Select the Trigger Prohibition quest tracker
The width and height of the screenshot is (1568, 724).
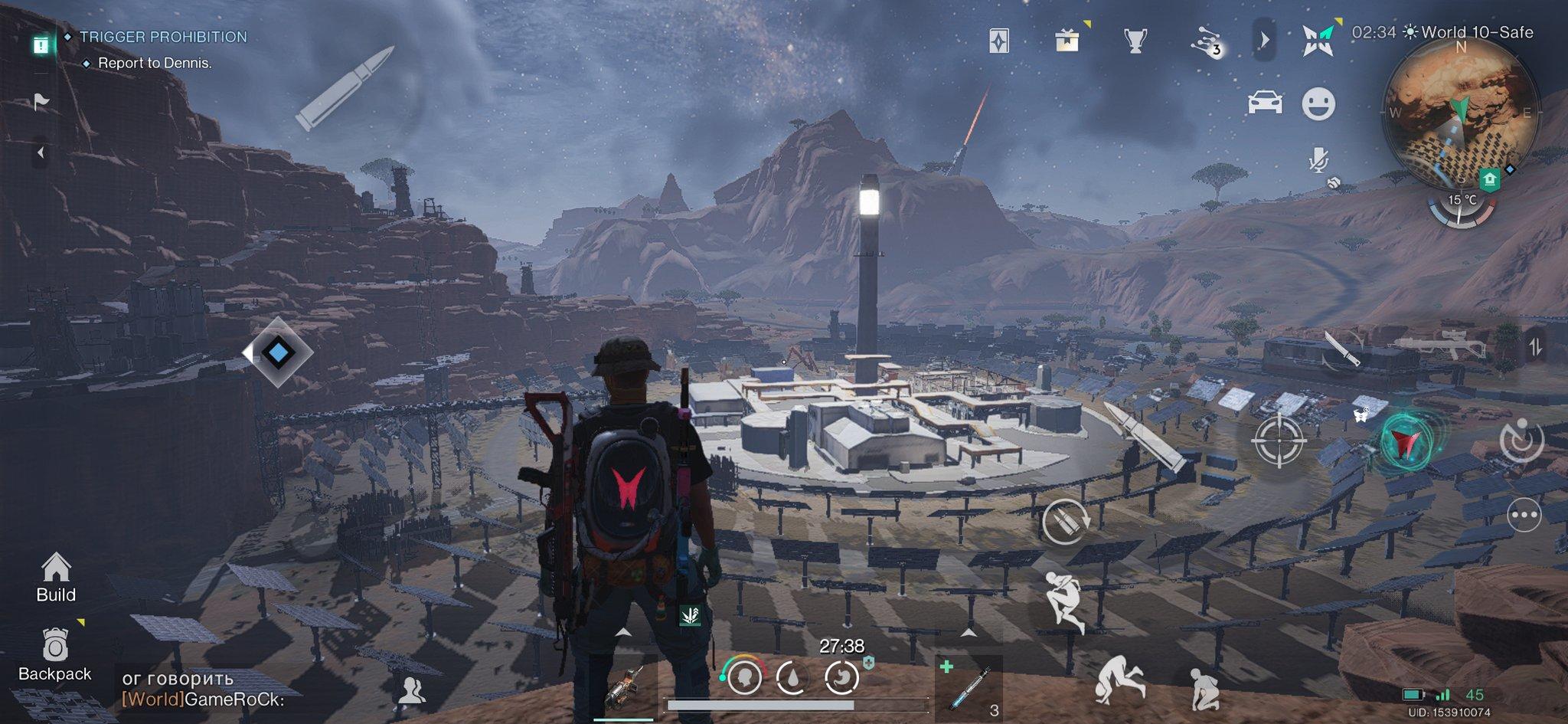pos(163,37)
